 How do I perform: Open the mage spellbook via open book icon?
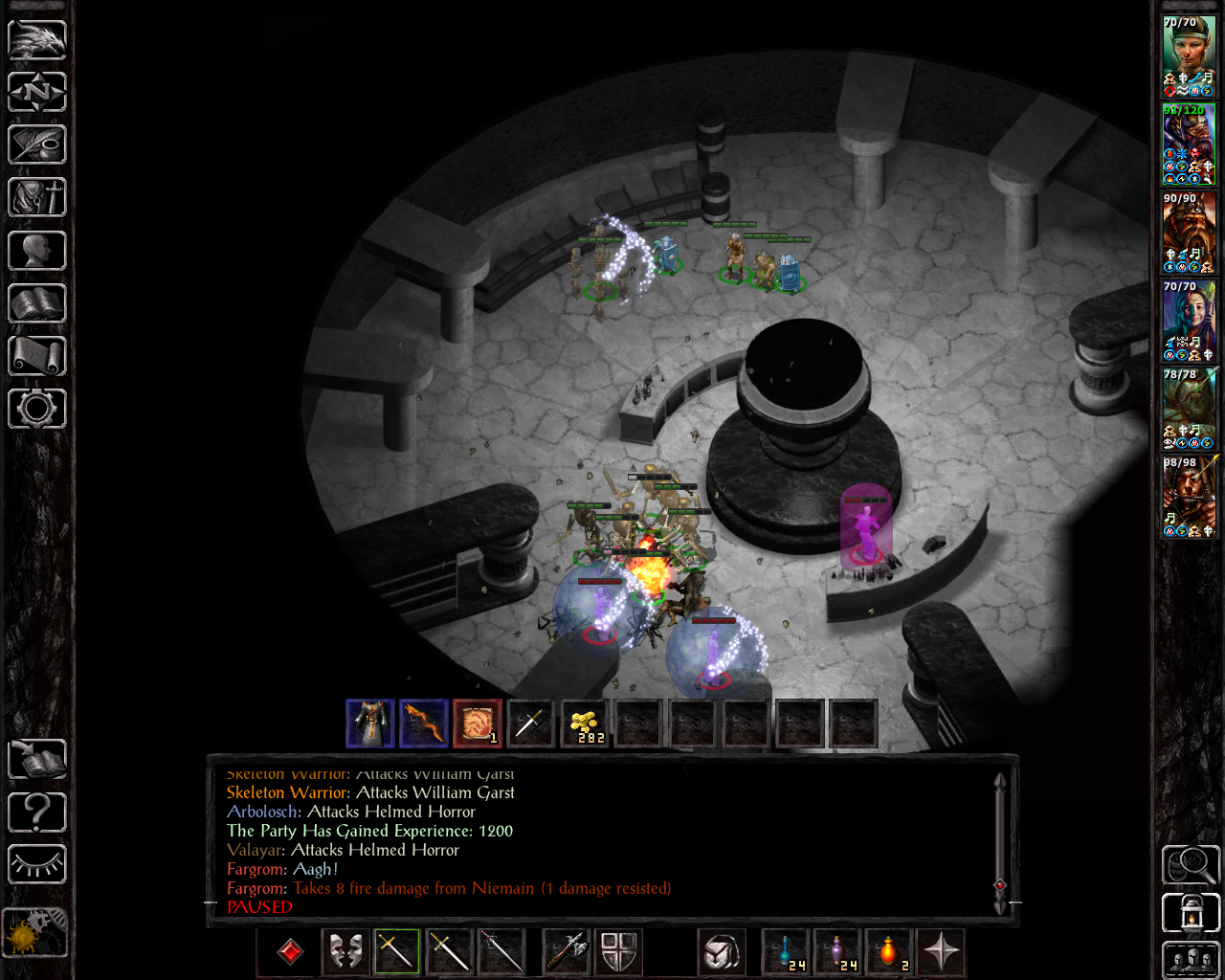[x=37, y=303]
